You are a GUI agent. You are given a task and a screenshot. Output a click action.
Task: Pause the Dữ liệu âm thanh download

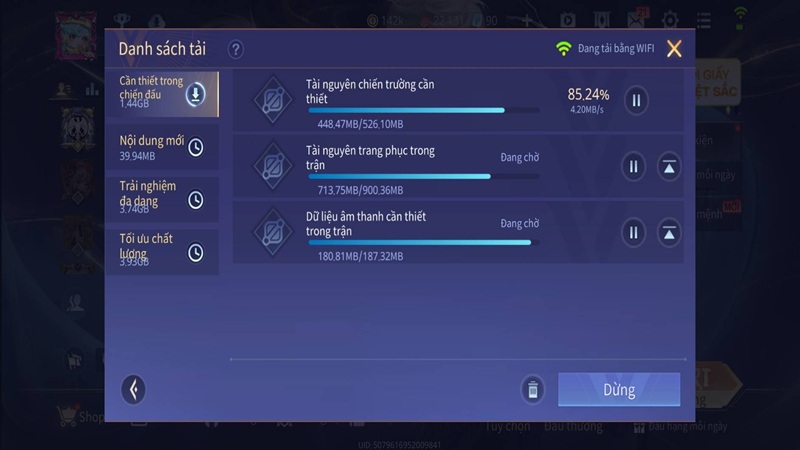pos(632,233)
